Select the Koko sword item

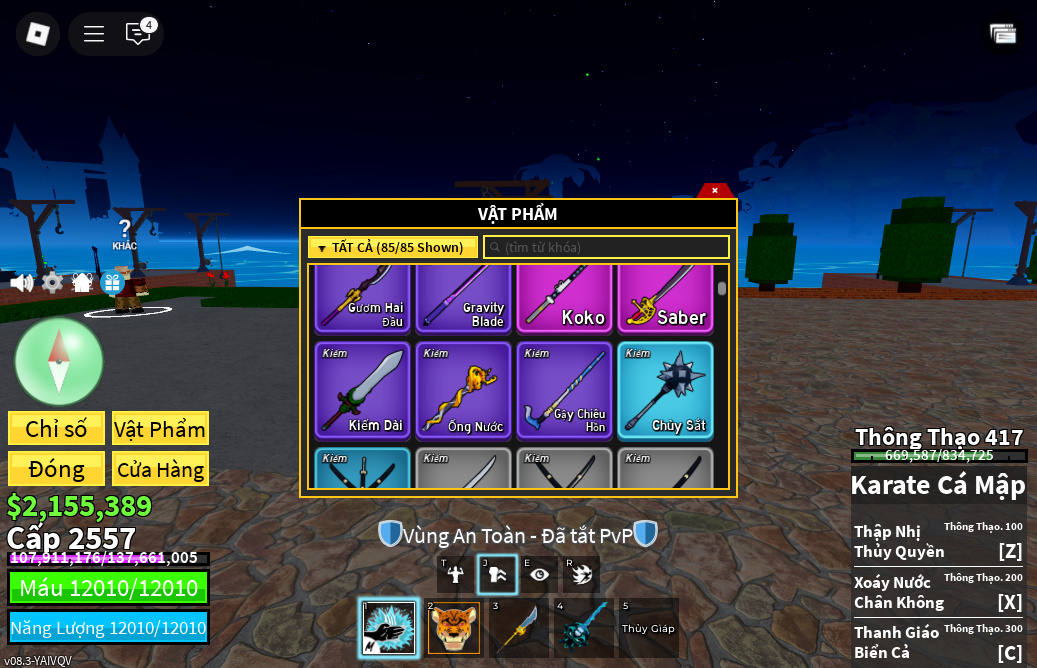tap(564, 299)
